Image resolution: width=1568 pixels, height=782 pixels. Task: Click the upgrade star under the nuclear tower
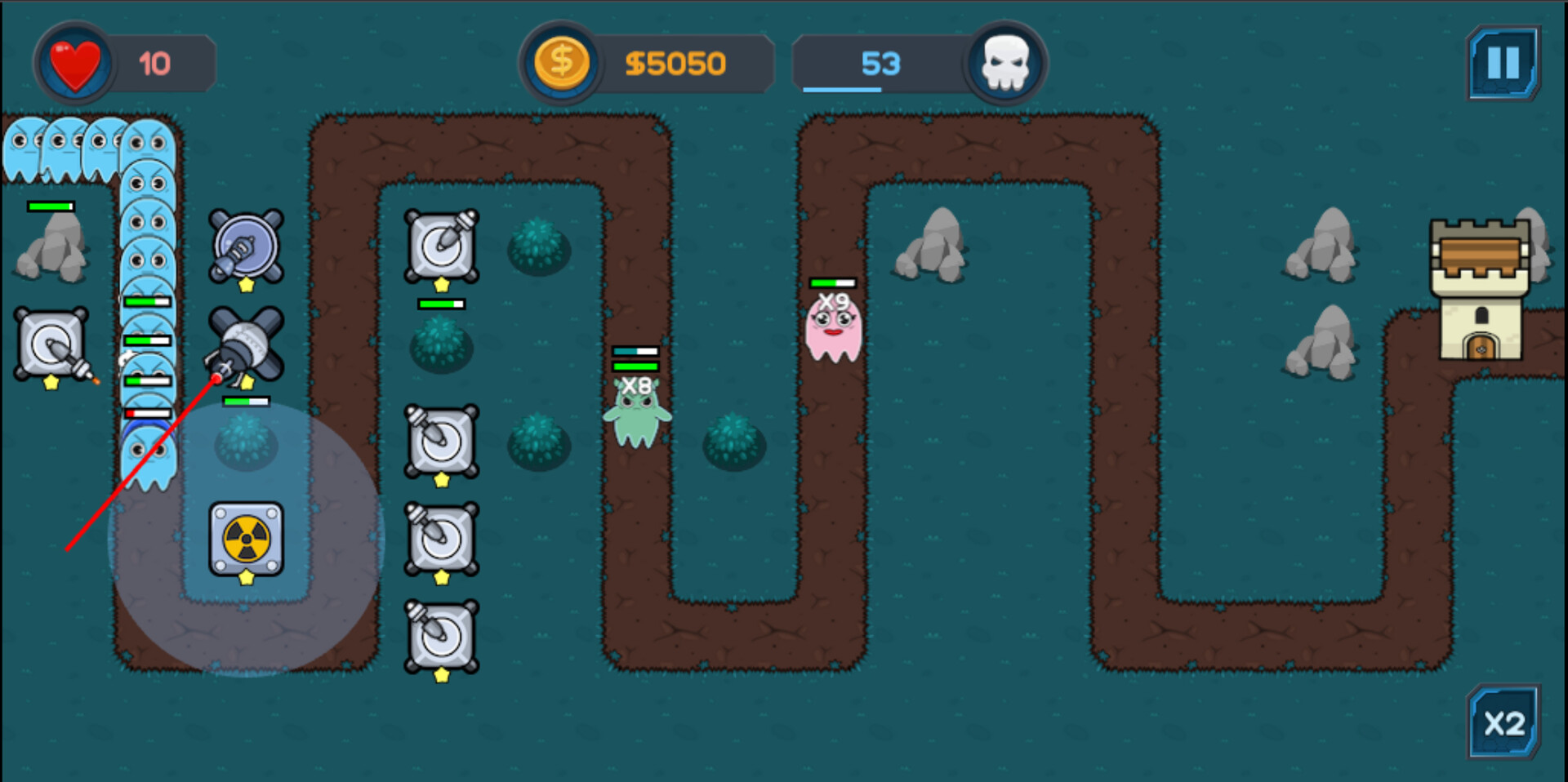point(245,578)
